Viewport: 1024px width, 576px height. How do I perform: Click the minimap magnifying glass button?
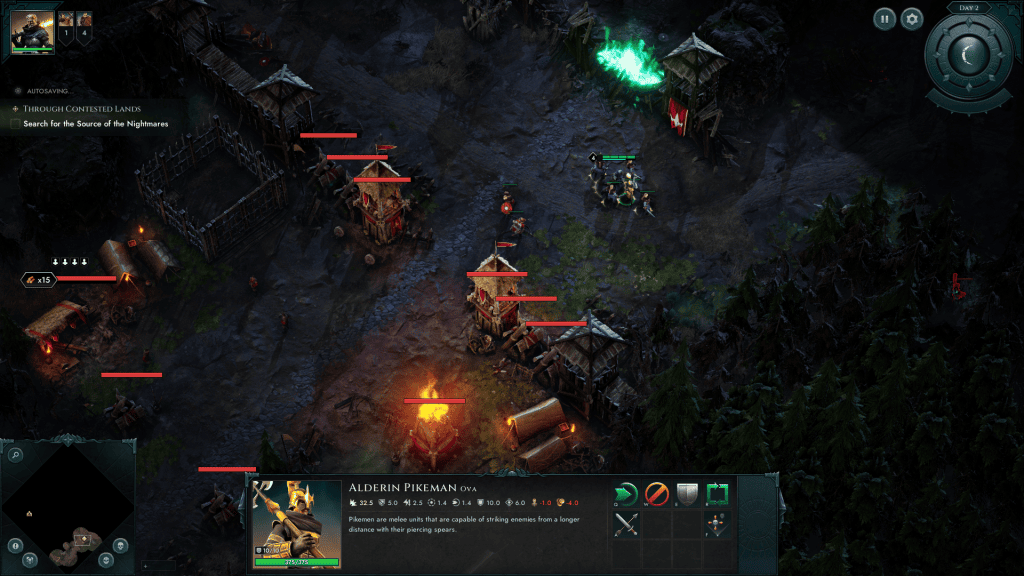(x=16, y=455)
